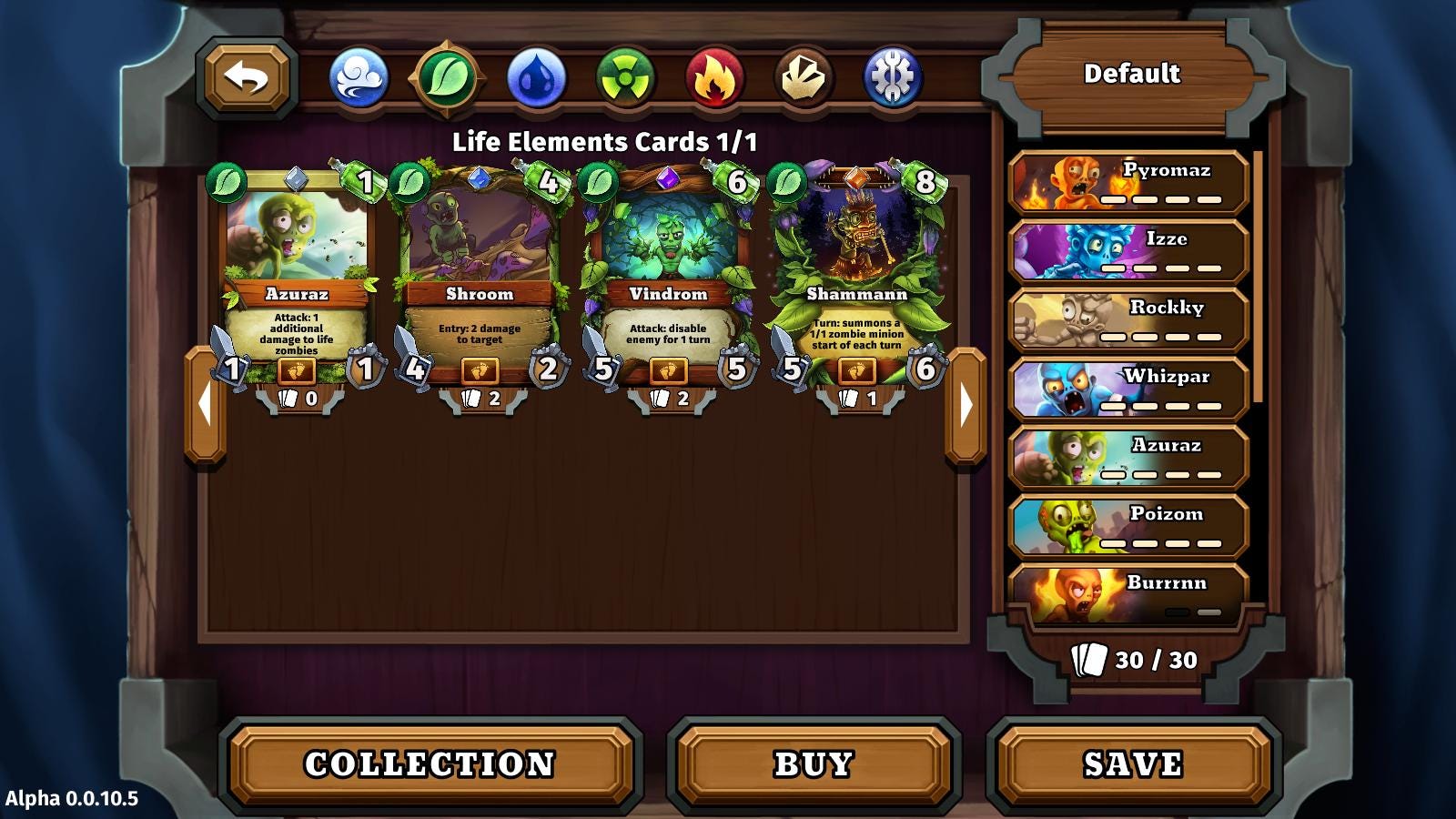Show the fire element cards
The height and width of the screenshot is (819, 1456).
pos(714,77)
